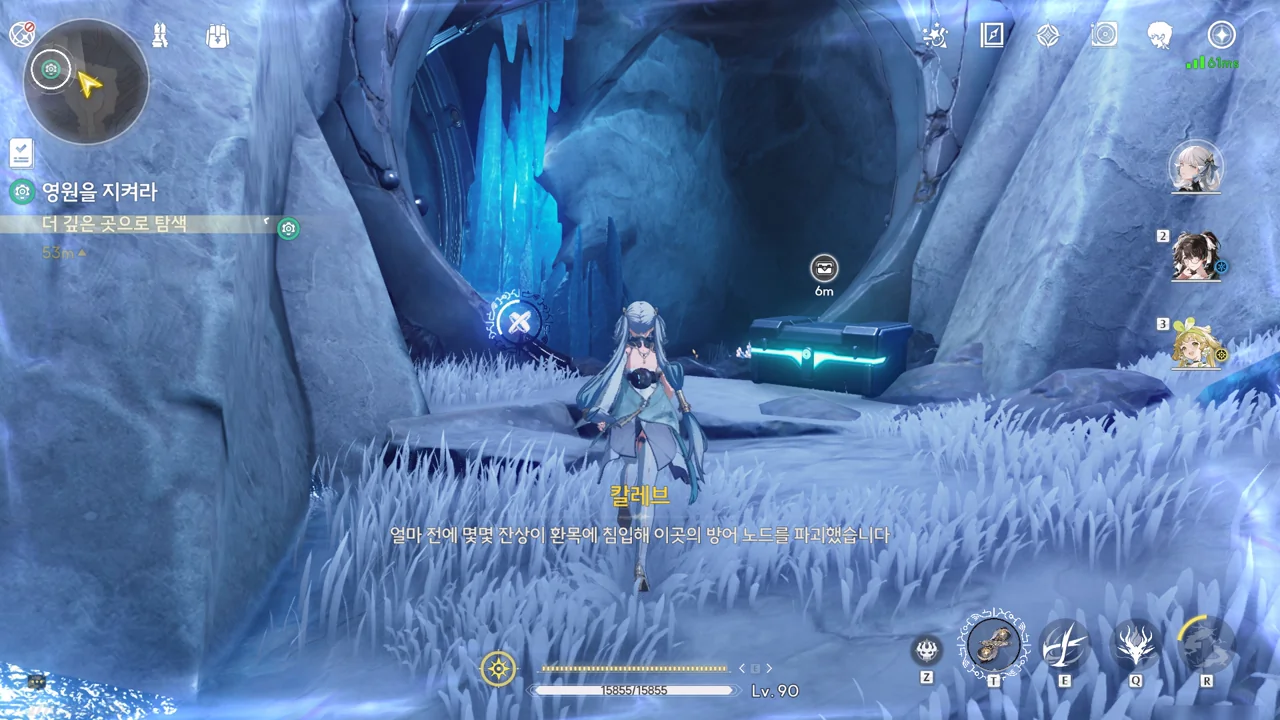Open the circled star menu icon

click(1221, 36)
